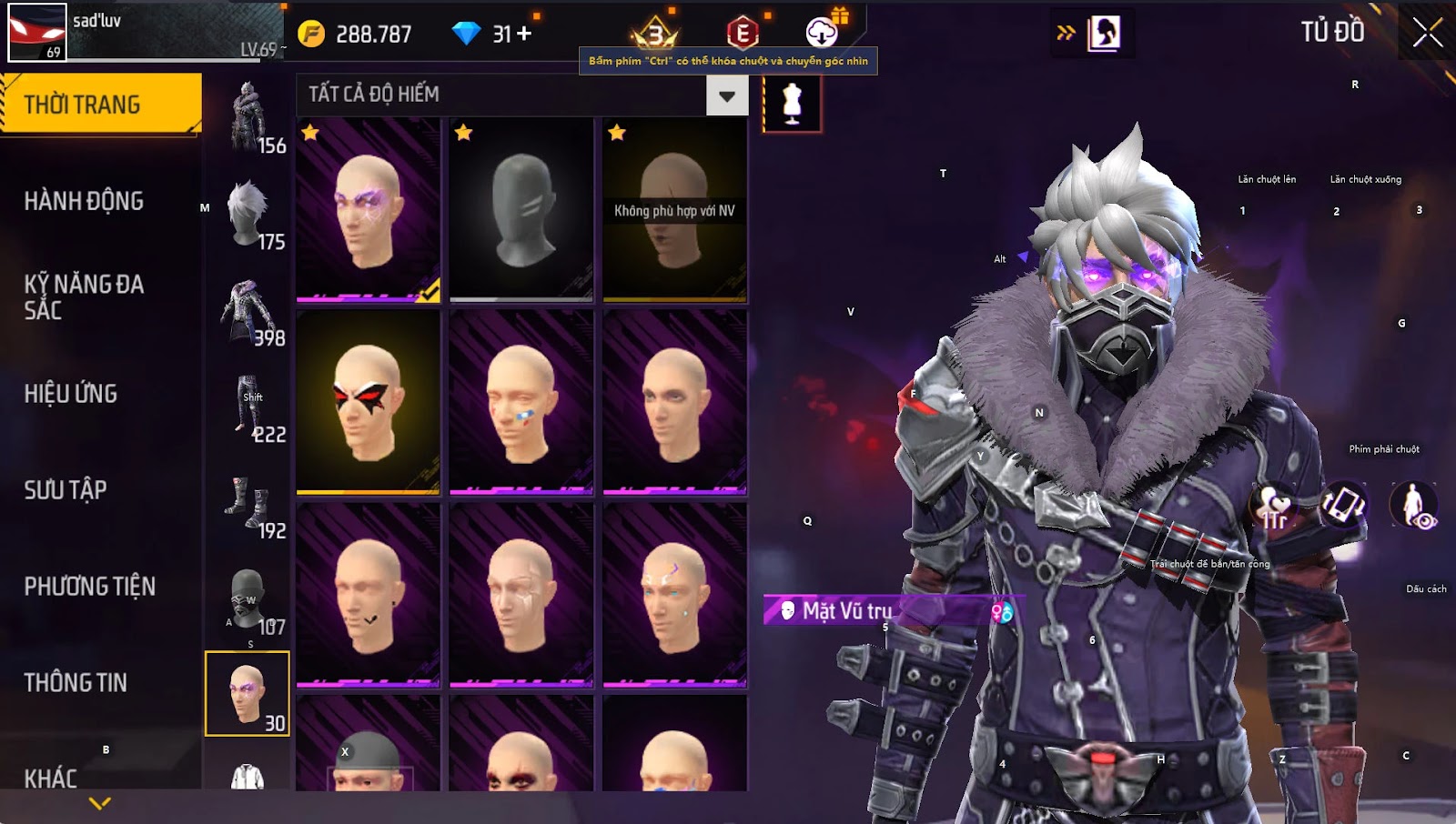Image resolution: width=1456 pixels, height=824 pixels.
Task: Open the cloud download icon with gift
Action: 823,33
